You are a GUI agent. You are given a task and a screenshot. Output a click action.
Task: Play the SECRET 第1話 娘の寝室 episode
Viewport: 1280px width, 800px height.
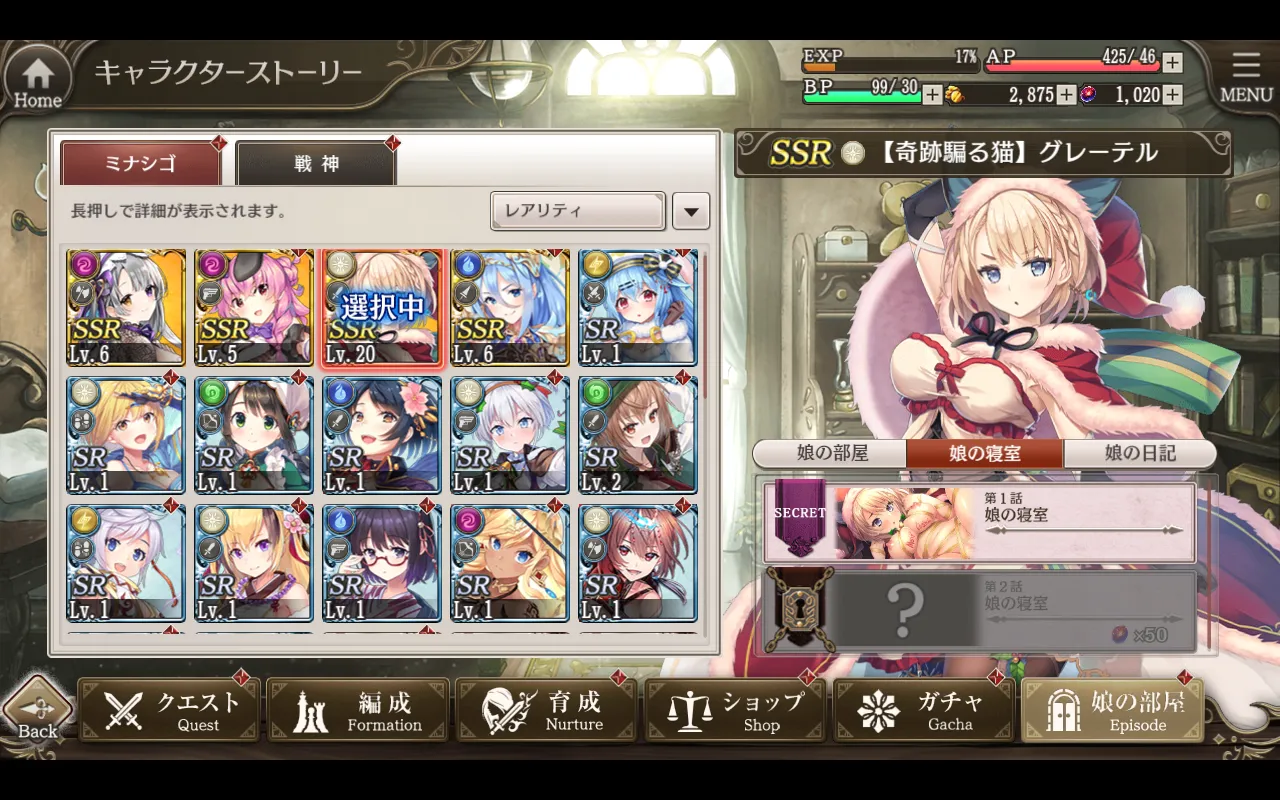pos(980,523)
